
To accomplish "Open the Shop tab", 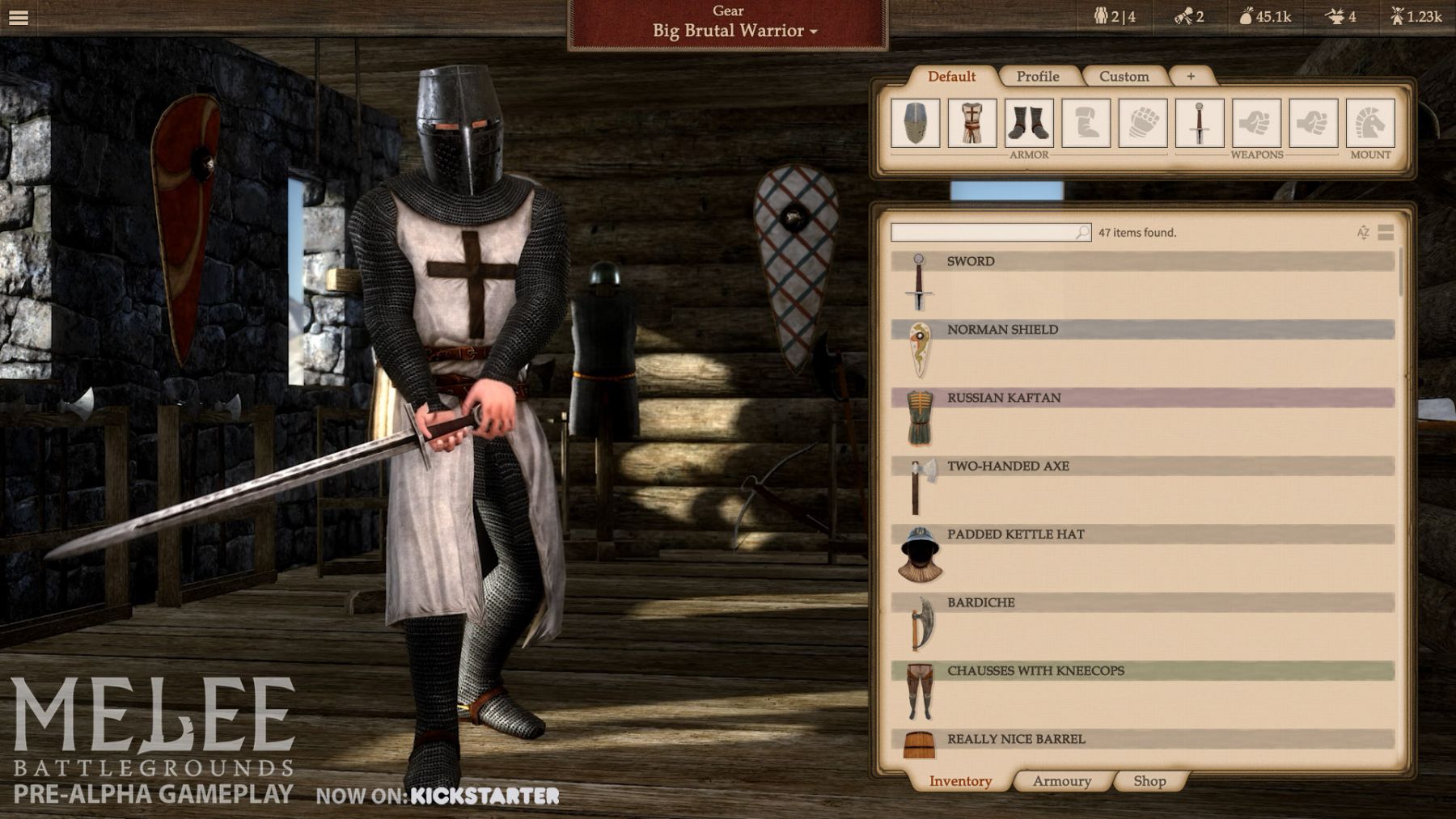I will click(x=1149, y=781).
